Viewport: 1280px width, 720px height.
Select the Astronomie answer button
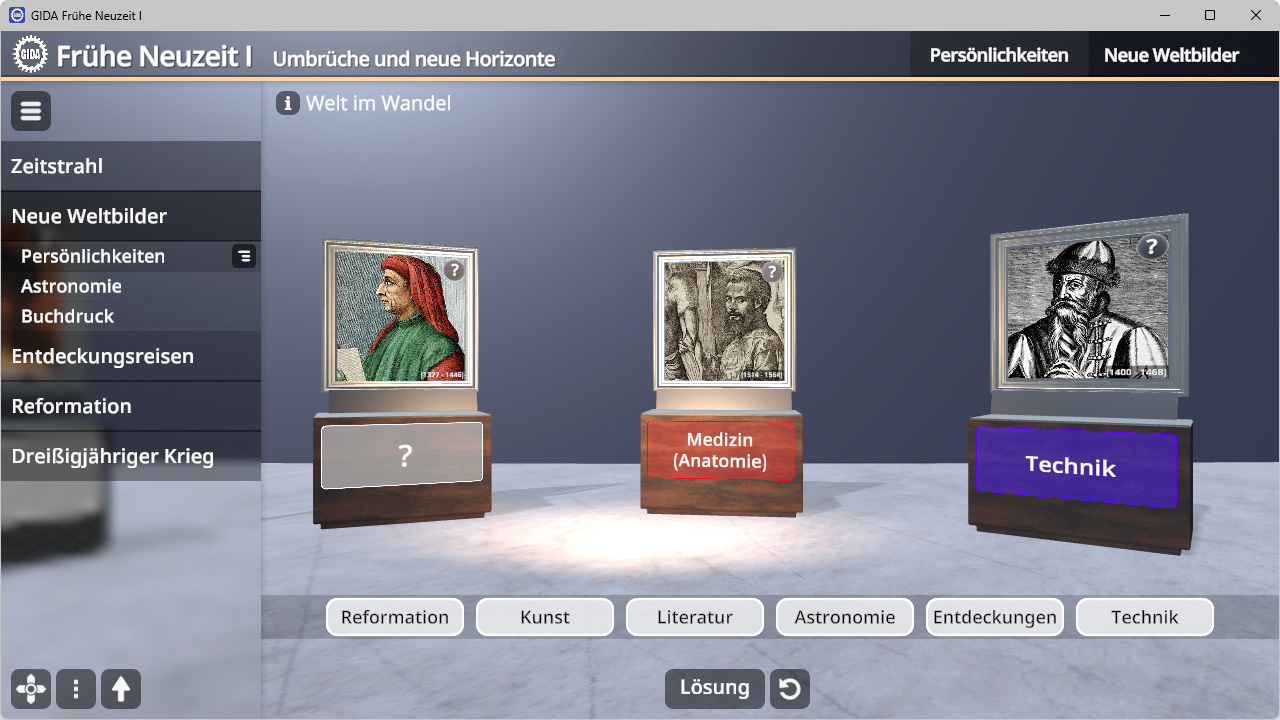point(845,617)
